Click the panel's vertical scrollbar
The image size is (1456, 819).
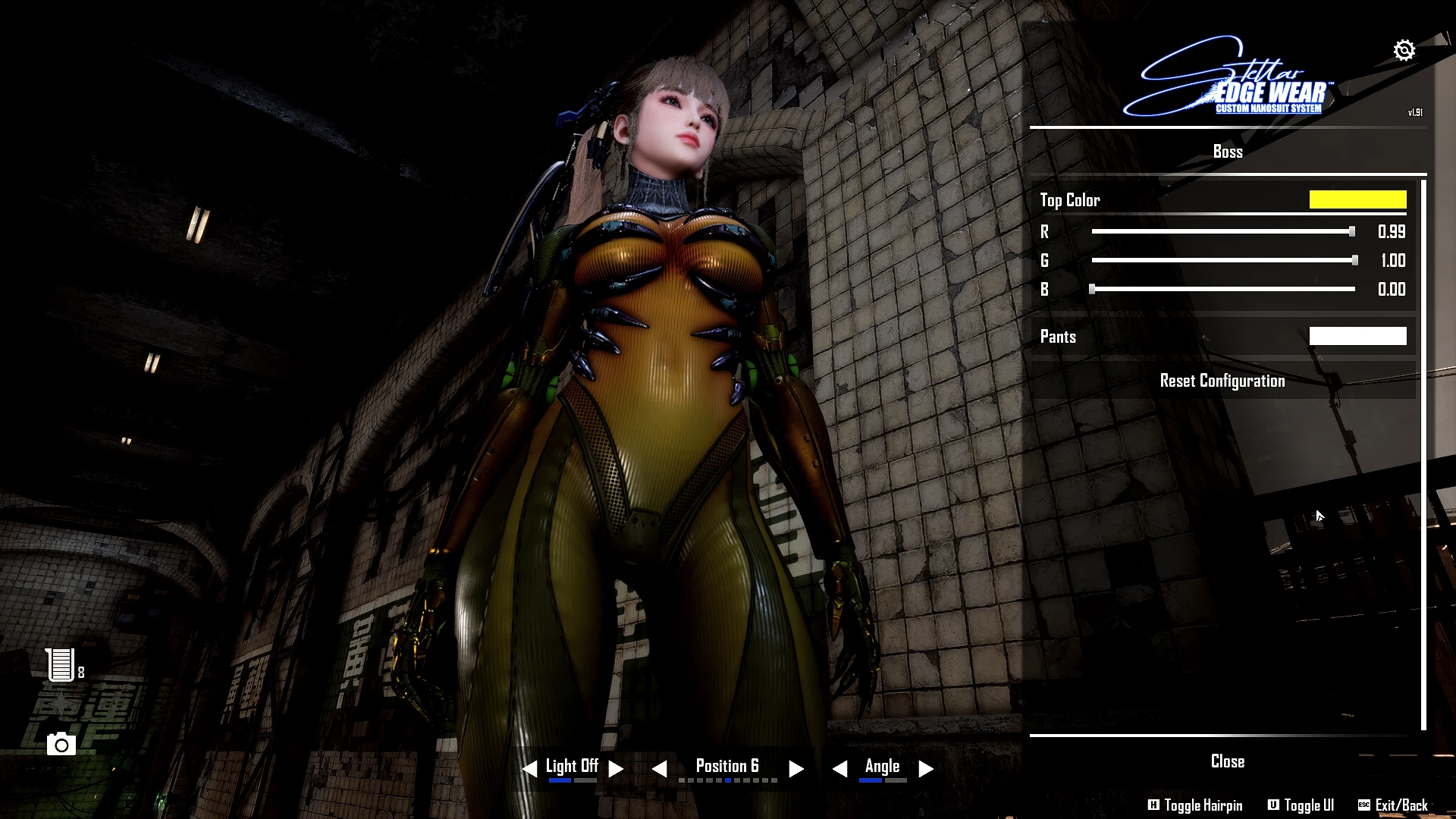(x=1423, y=455)
